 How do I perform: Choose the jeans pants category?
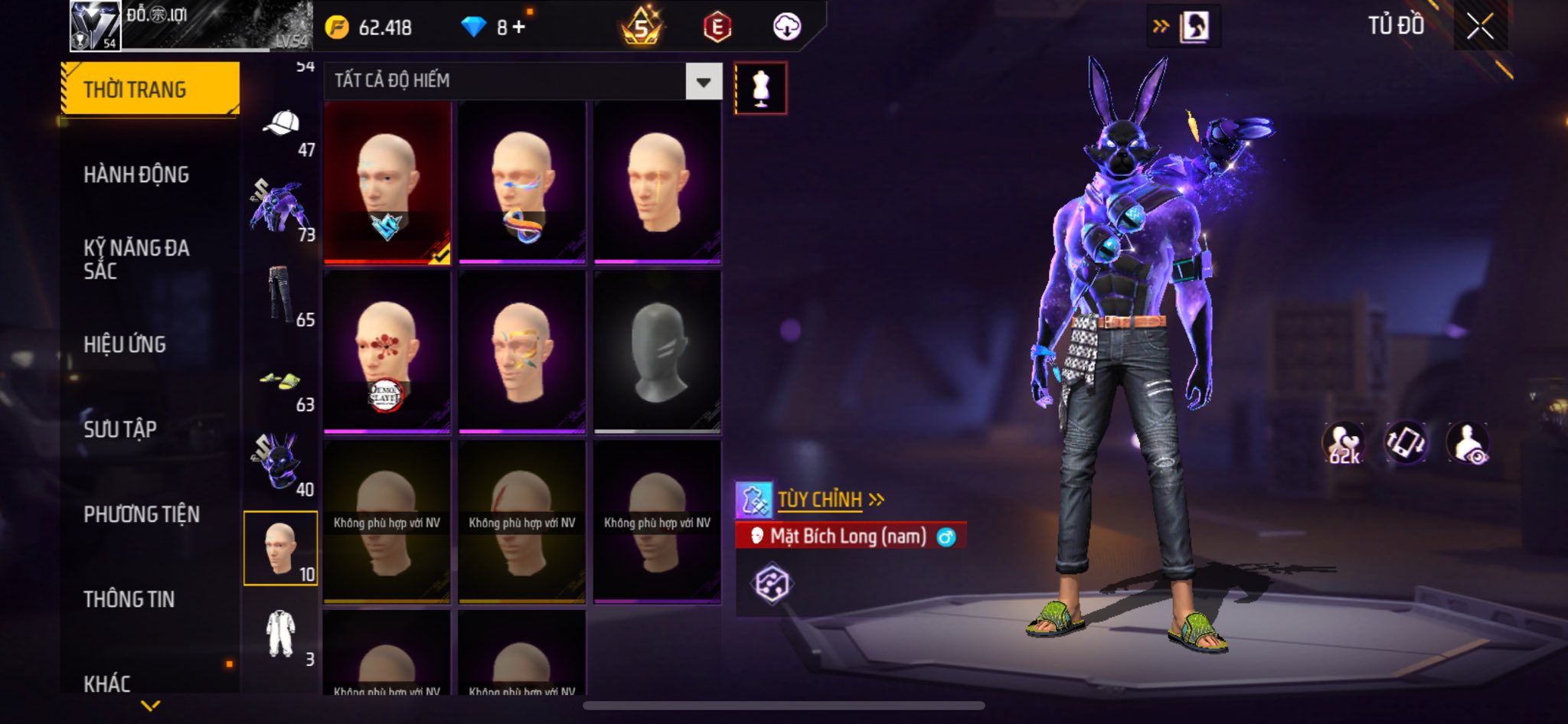point(280,294)
